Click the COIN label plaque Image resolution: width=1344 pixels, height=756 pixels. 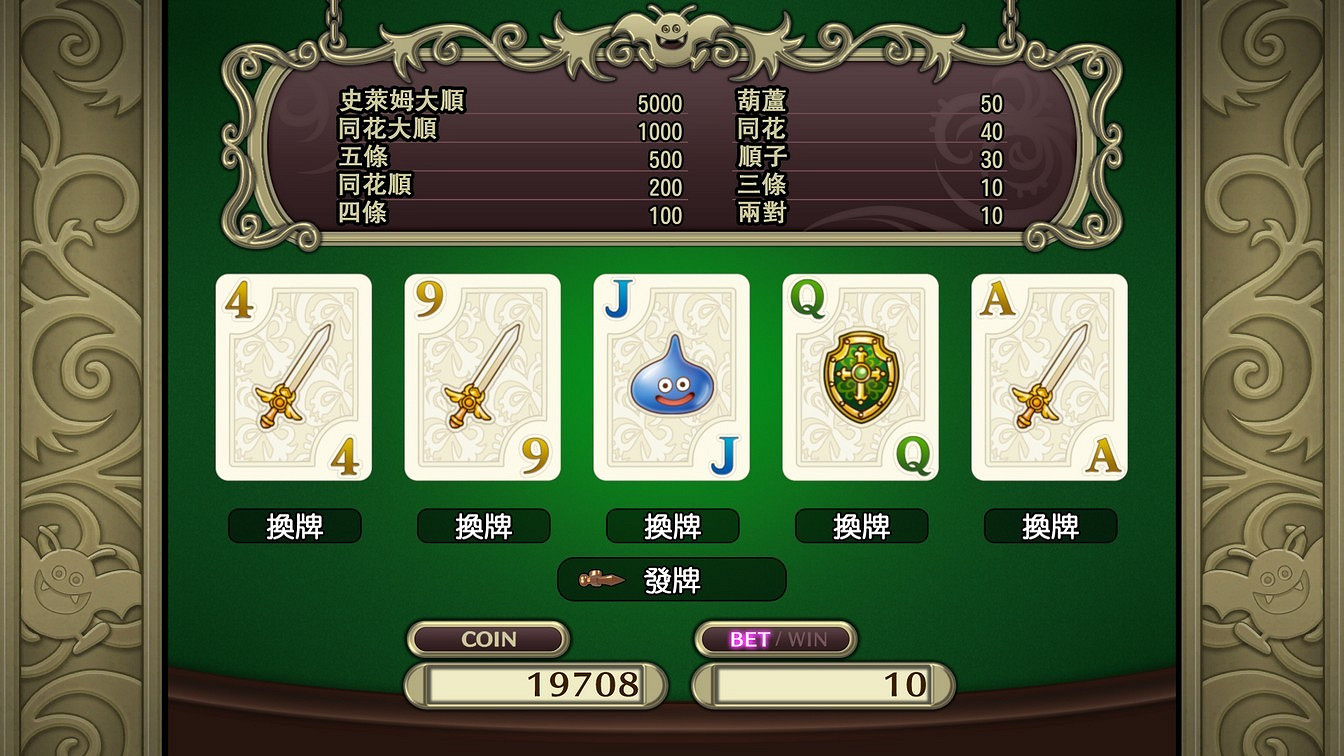click(x=488, y=639)
